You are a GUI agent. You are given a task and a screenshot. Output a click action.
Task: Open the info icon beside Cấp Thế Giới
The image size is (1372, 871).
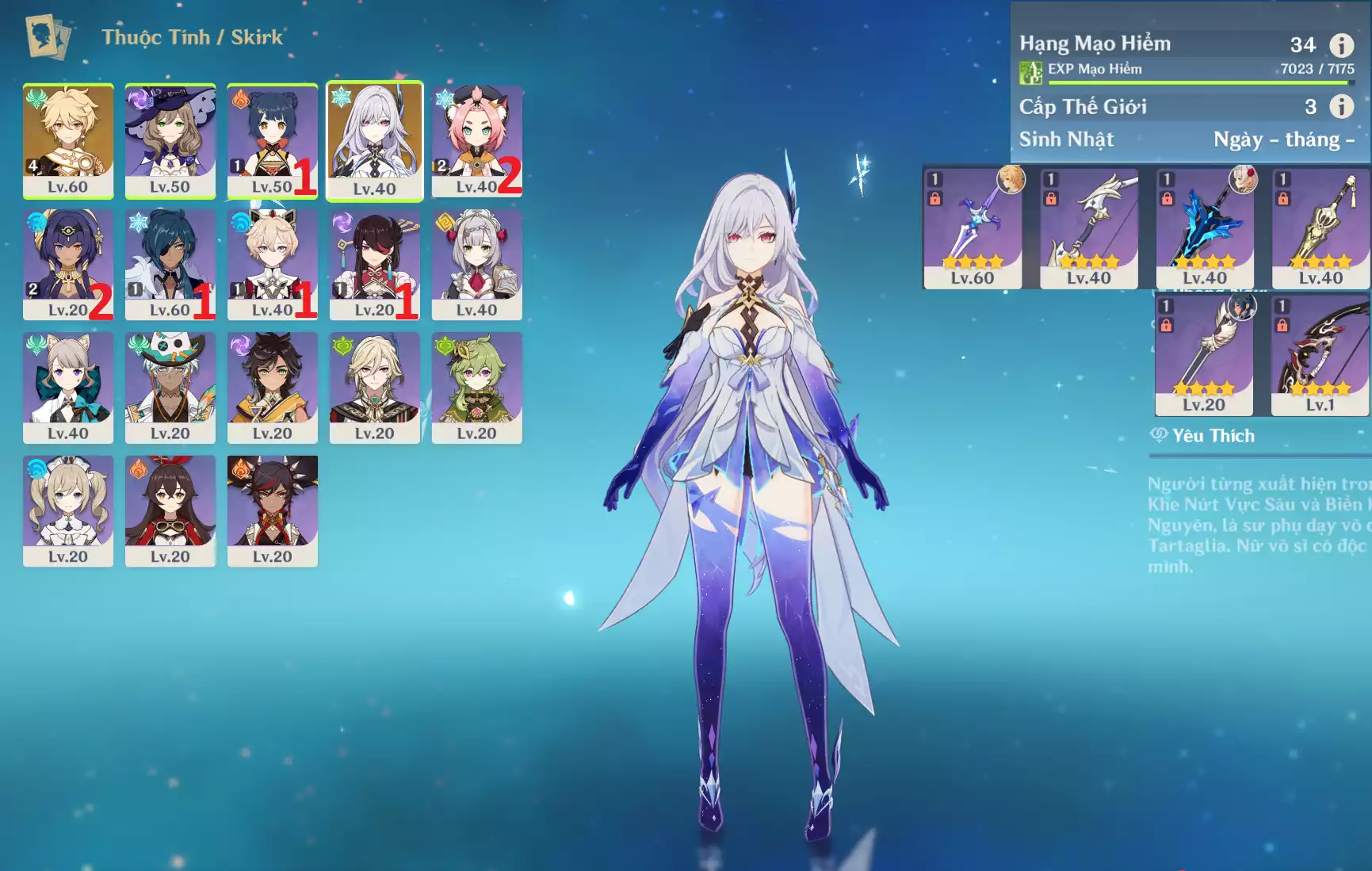coord(1341,106)
